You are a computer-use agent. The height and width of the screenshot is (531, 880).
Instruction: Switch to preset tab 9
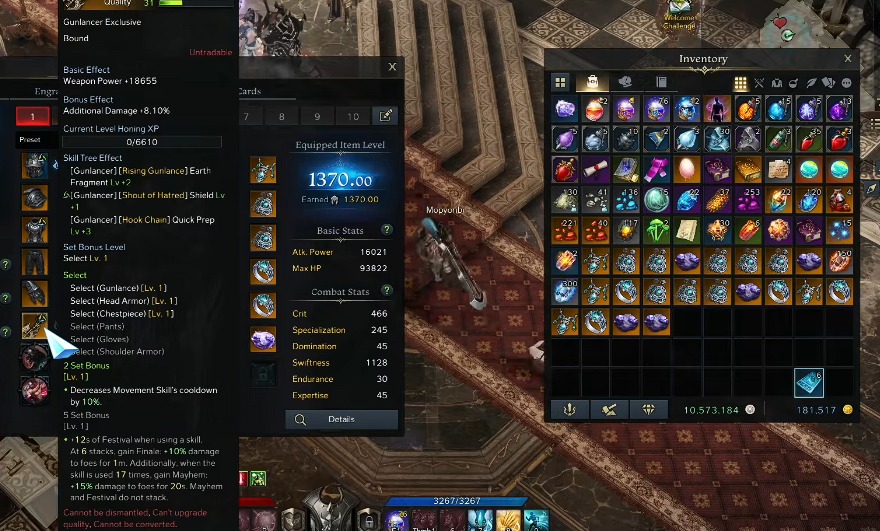(x=316, y=116)
